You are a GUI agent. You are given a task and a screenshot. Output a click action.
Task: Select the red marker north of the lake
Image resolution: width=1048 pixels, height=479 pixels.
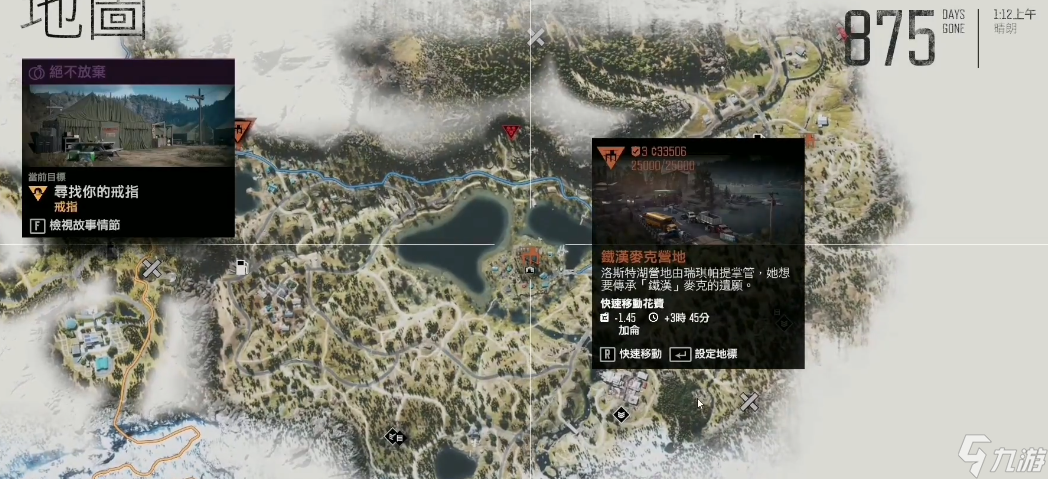point(512,131)
